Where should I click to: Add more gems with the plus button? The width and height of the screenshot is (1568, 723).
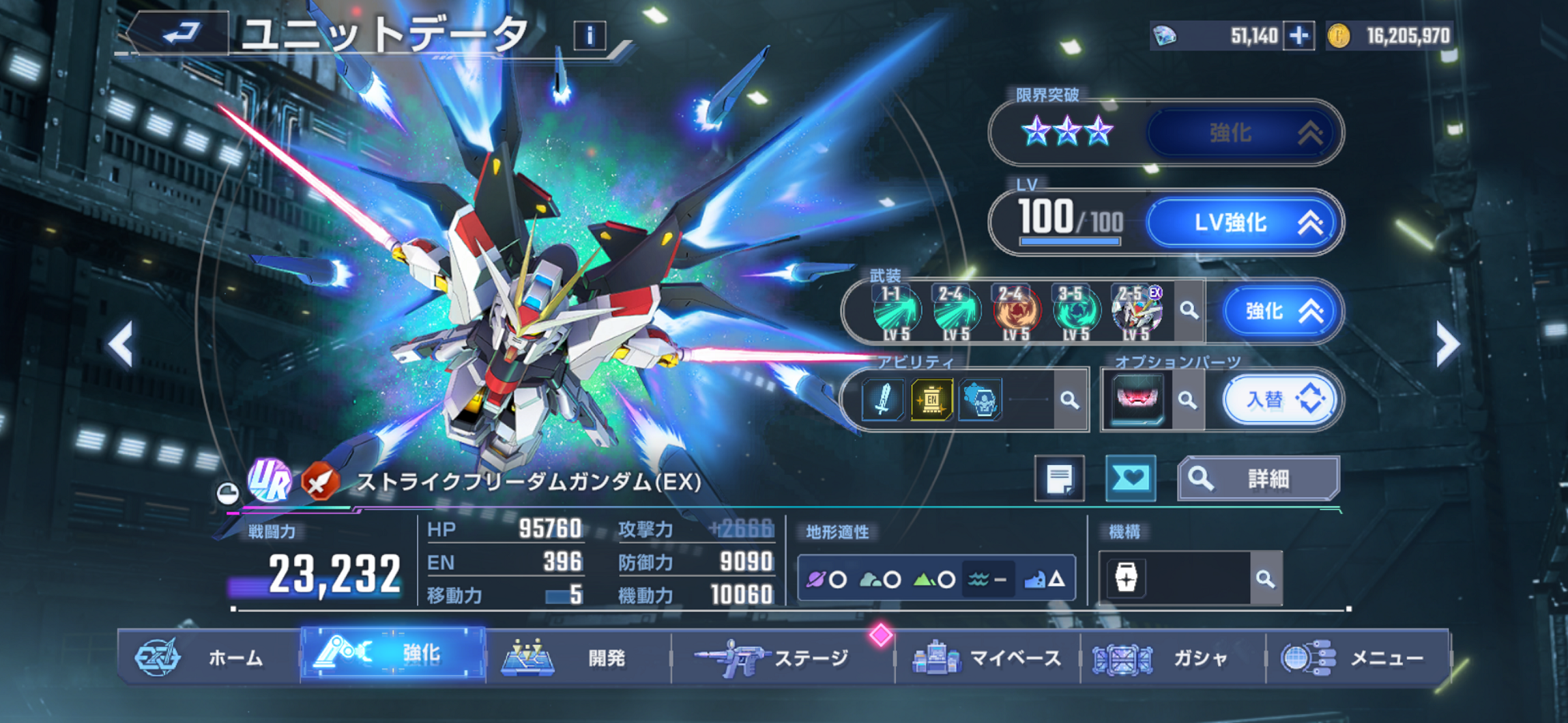pyautogui.click(x=1298, y=36)
